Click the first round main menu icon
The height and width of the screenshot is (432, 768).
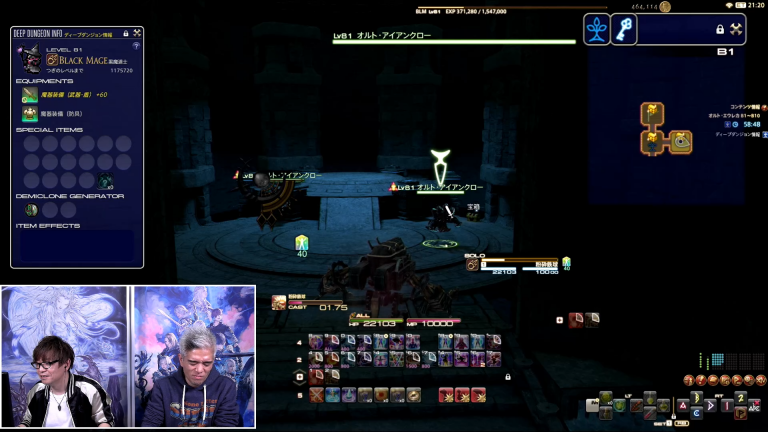click(x=689, y=380)
